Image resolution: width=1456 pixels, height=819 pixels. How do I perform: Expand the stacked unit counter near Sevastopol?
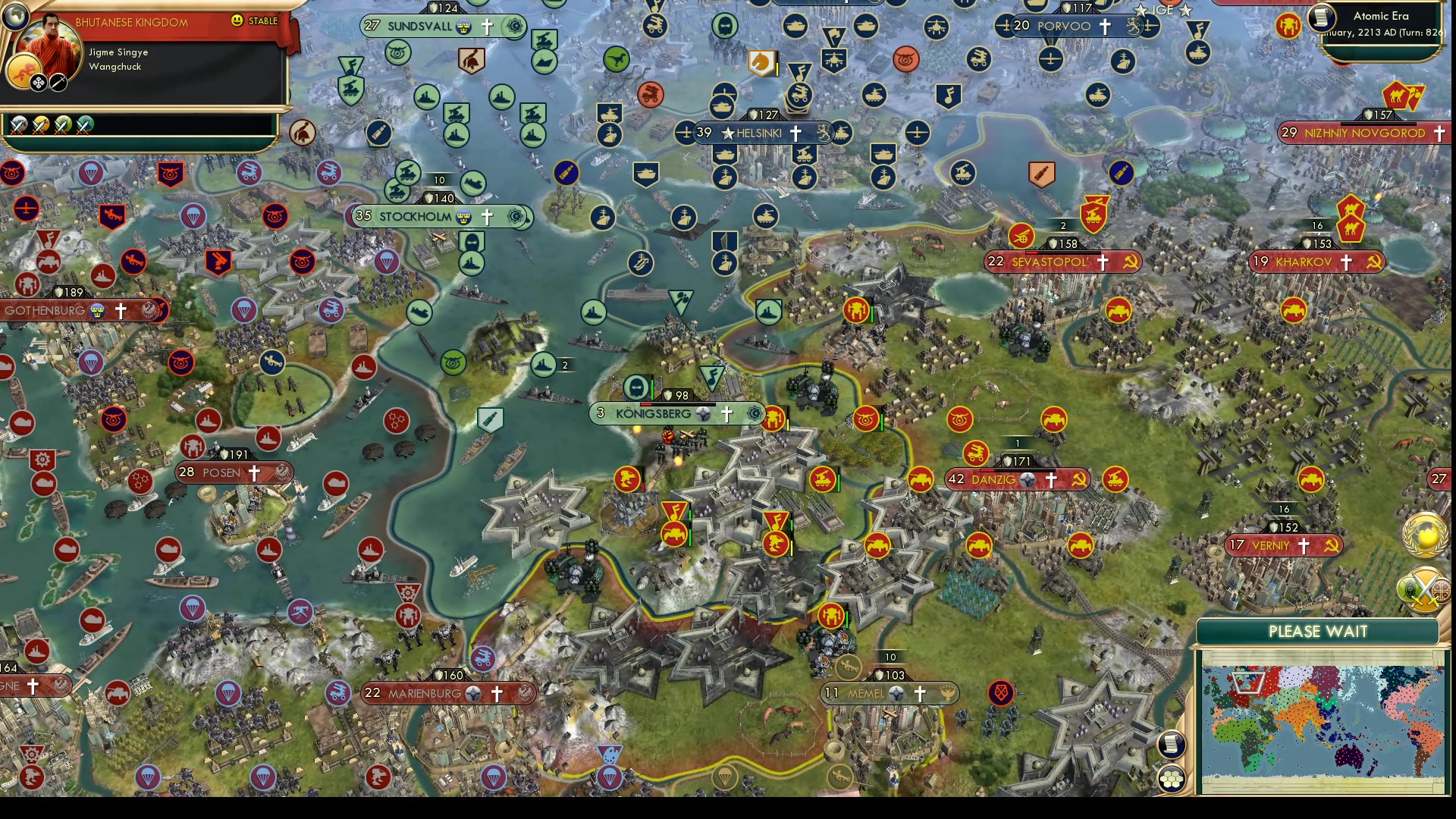pyautogui.click(x=1063, y=225)
